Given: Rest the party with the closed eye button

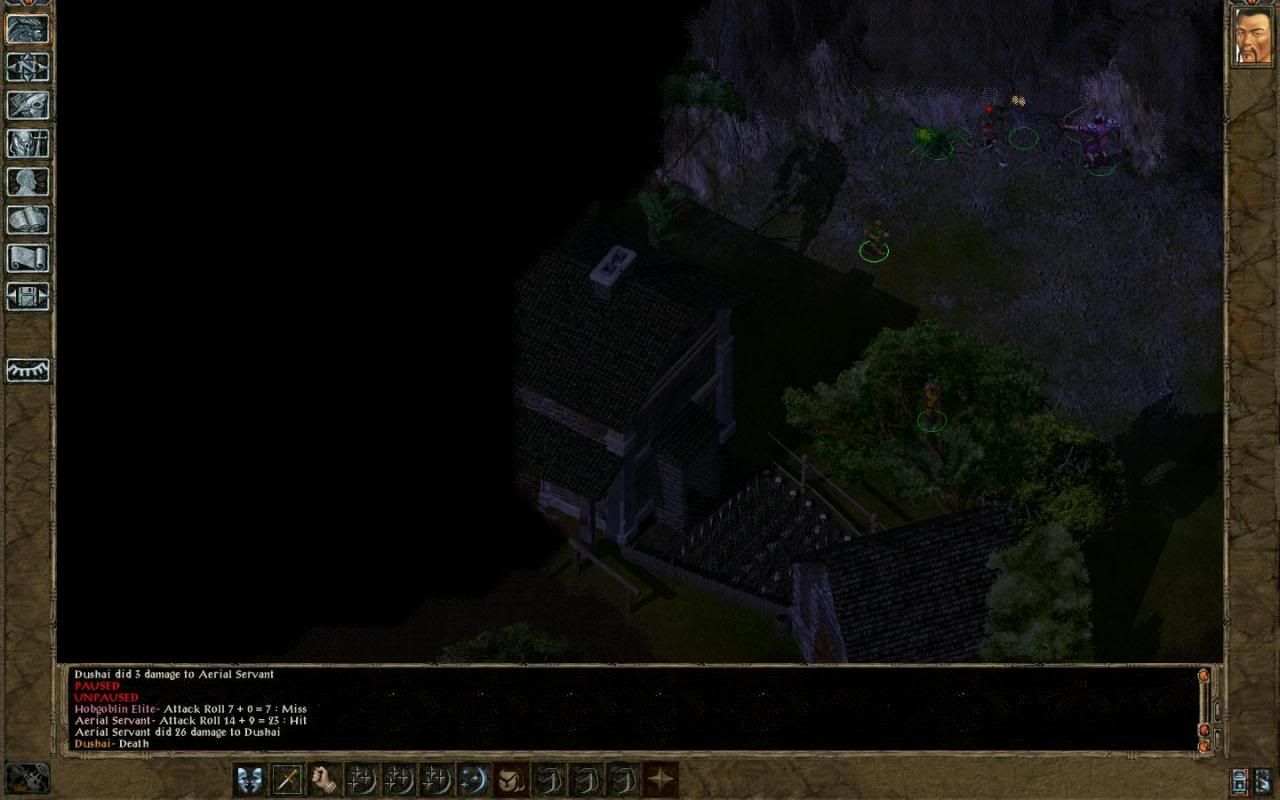Looking at the screenshot, I should (28, 371).
